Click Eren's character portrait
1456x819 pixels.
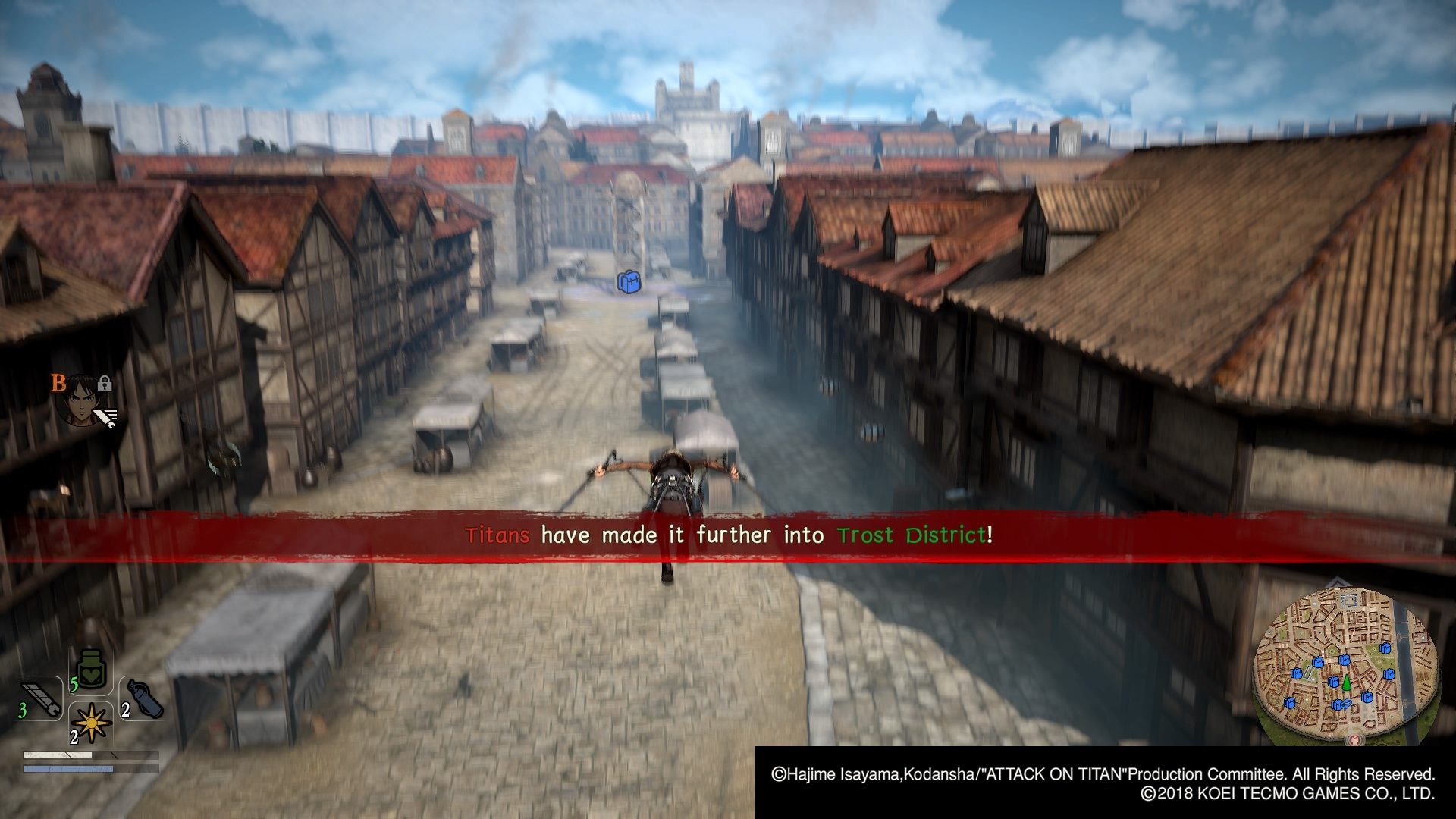tap(83, 400)
